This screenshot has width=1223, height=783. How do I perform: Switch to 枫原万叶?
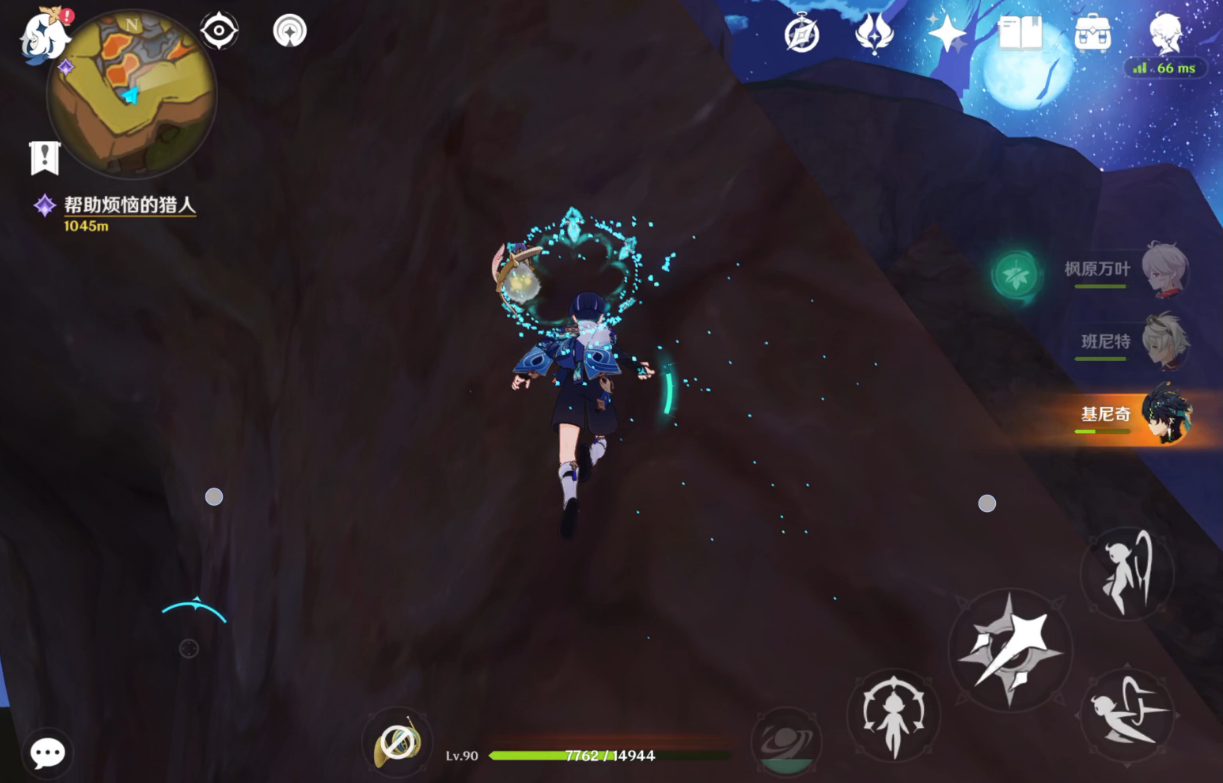point(1164,270)
